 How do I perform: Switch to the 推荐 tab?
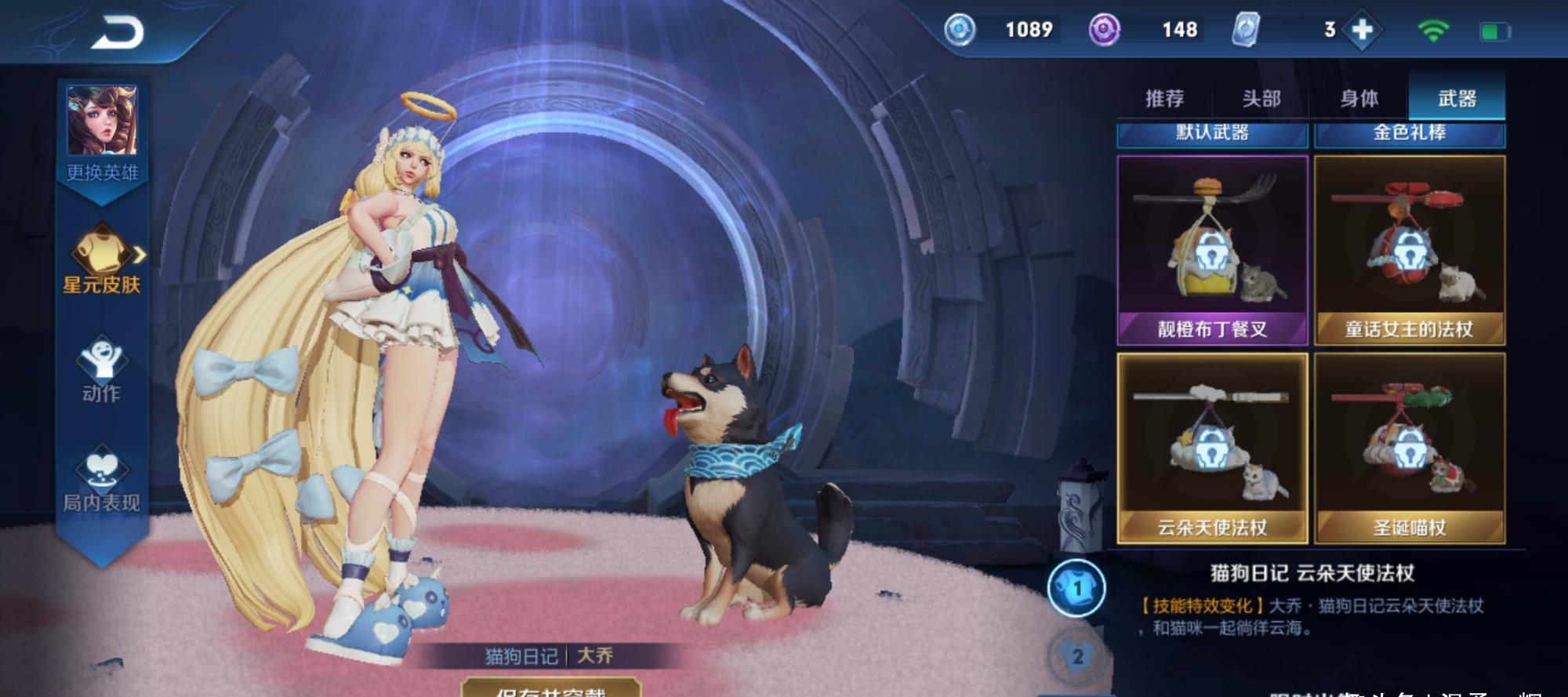[1164, 99]
